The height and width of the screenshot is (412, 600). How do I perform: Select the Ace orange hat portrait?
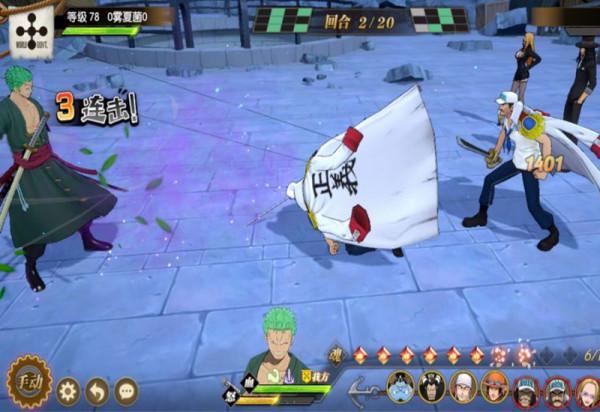pyautogui.click(x=494, y=388)
